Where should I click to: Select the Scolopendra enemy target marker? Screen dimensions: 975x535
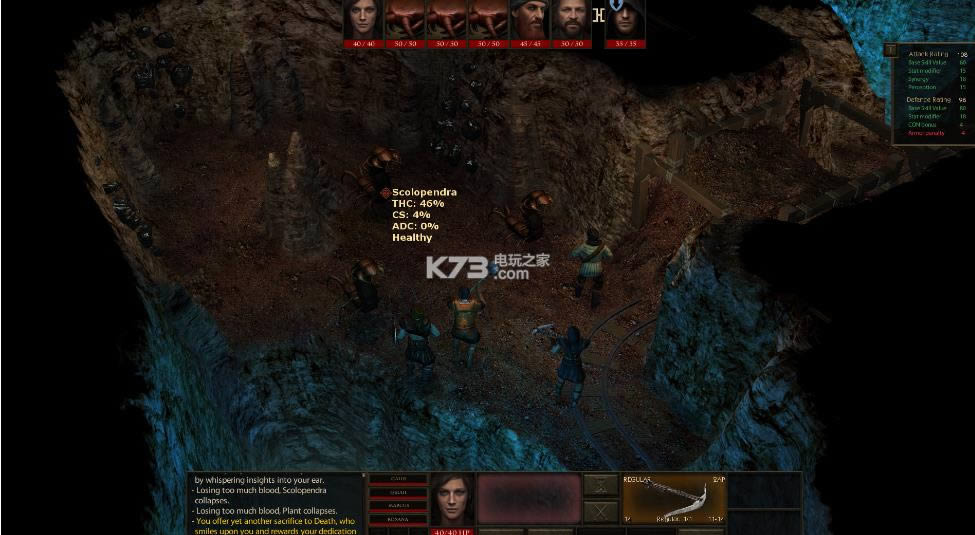point(385,192)
